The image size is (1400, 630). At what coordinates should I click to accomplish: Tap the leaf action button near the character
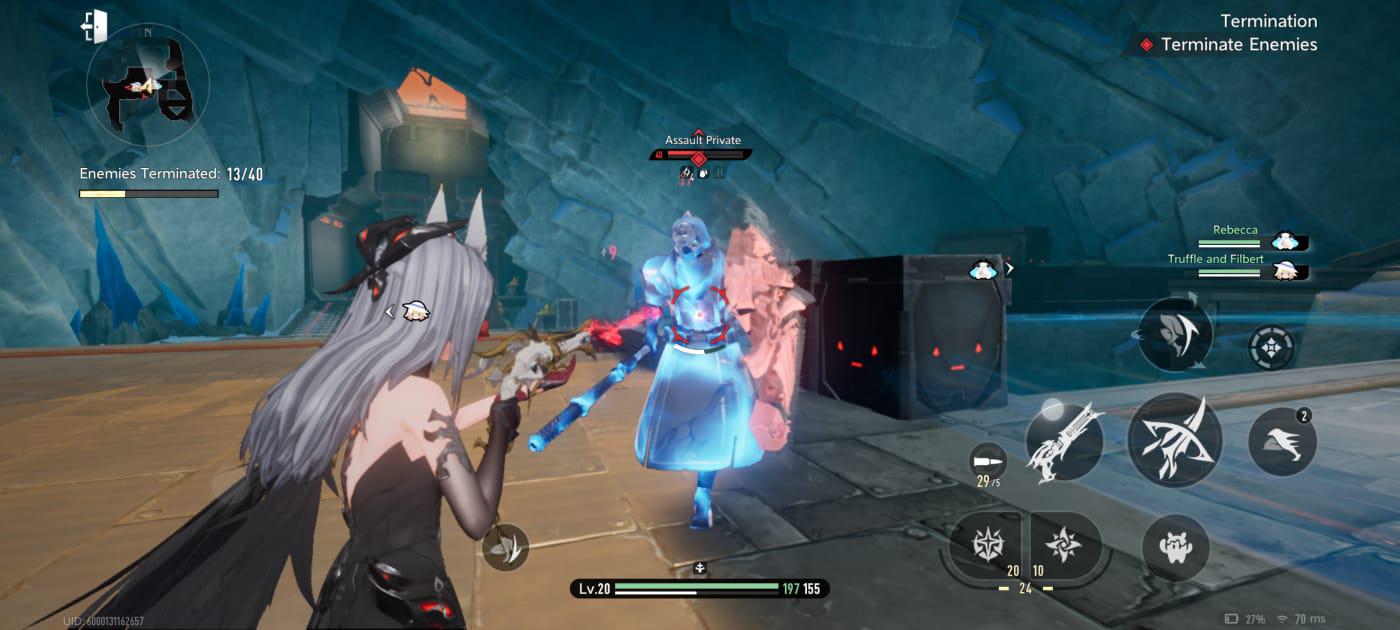506,547
